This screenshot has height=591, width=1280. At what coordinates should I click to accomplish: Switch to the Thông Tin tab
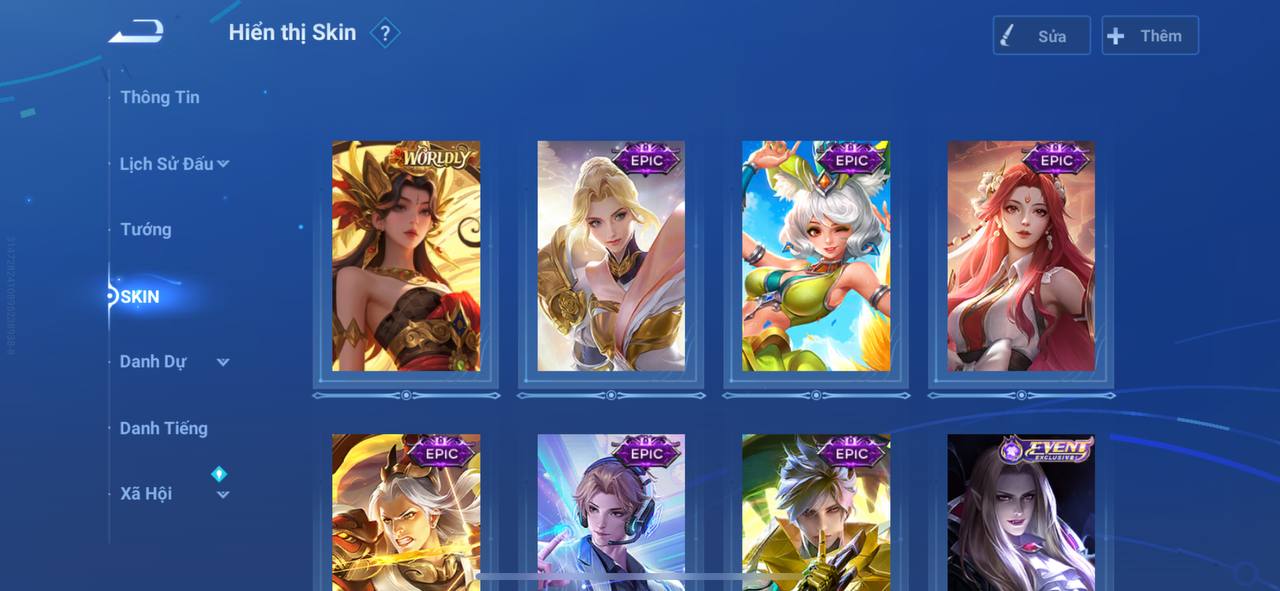[x=160, y=97]
